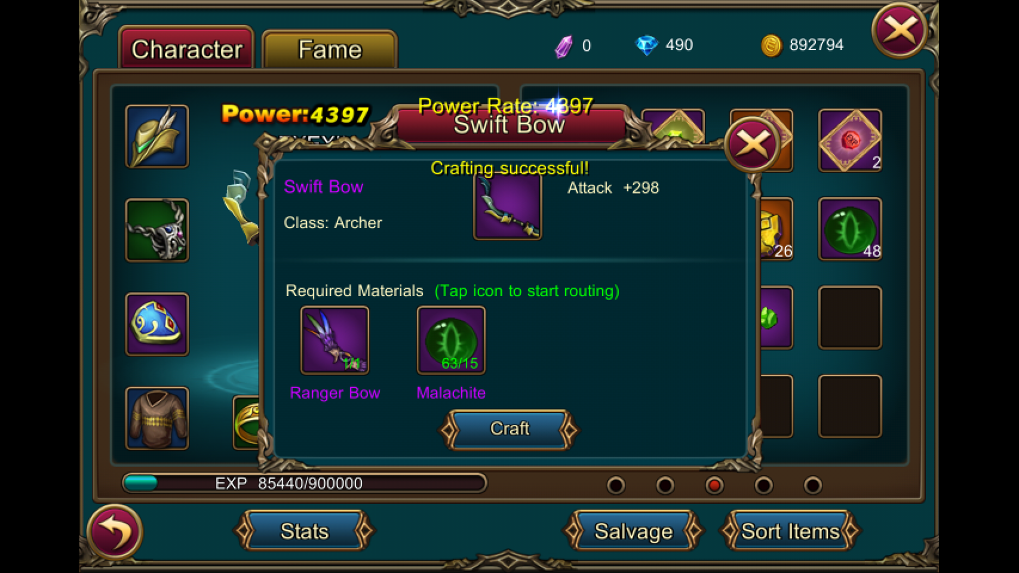Open the Fame tab
1019x573 pixels.
[329, 50]
